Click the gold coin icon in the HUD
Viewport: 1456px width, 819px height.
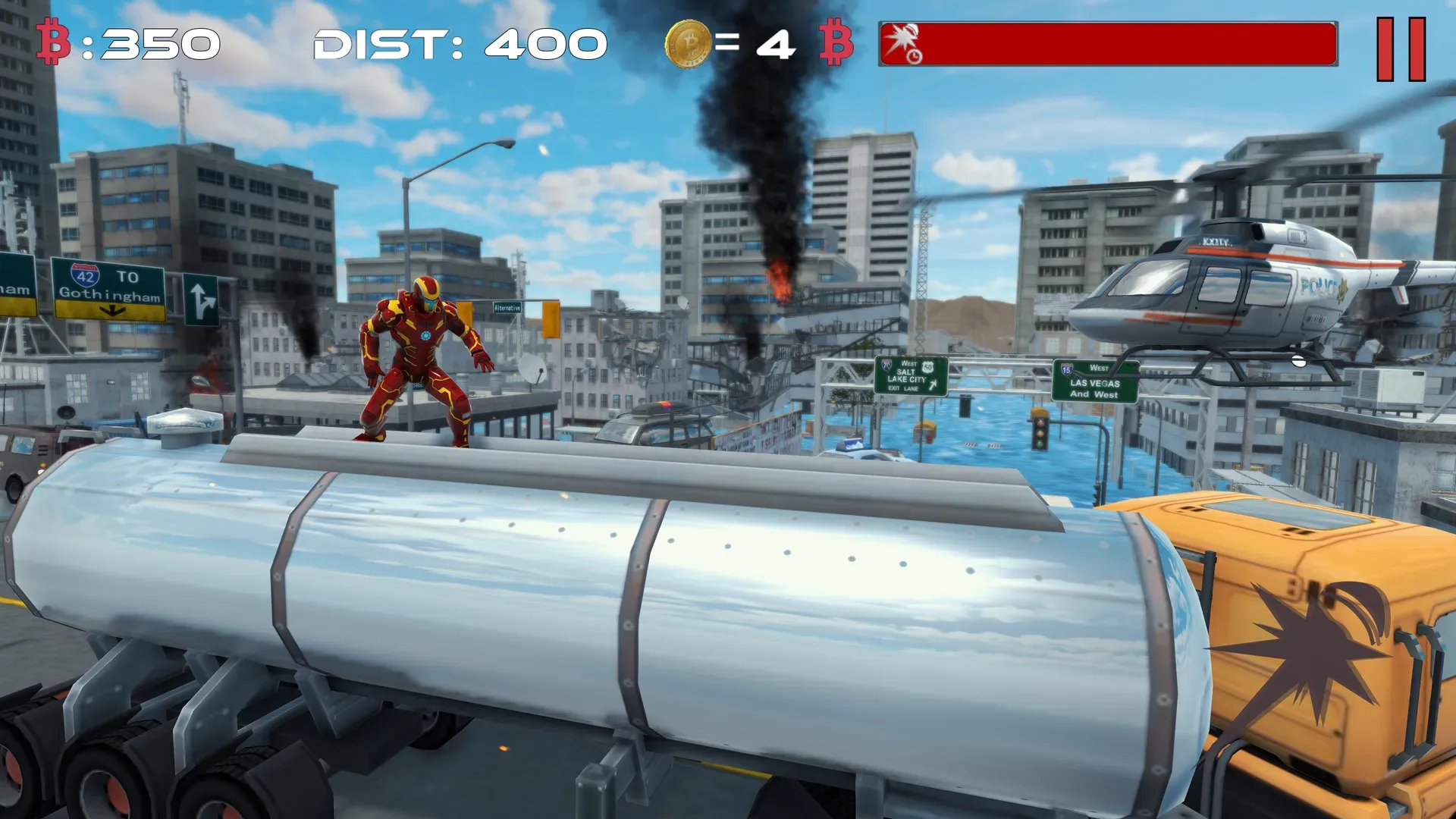pyautogui.click(x=689, y=43)
